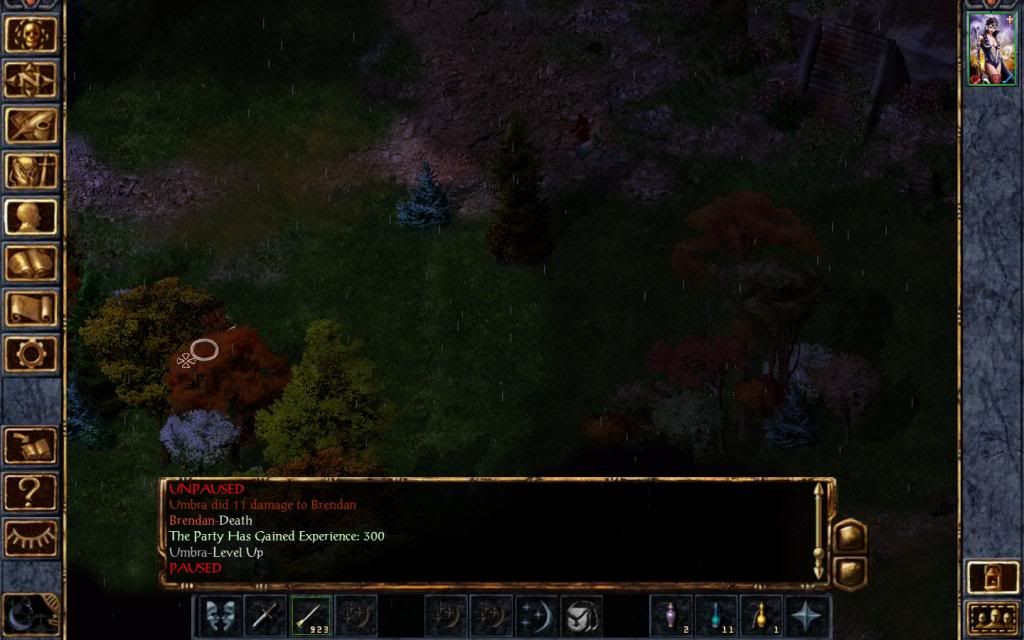Click the closed-eye button in the left sidebar
This screenshot has height=640, width=1024.
click(31, 538)
